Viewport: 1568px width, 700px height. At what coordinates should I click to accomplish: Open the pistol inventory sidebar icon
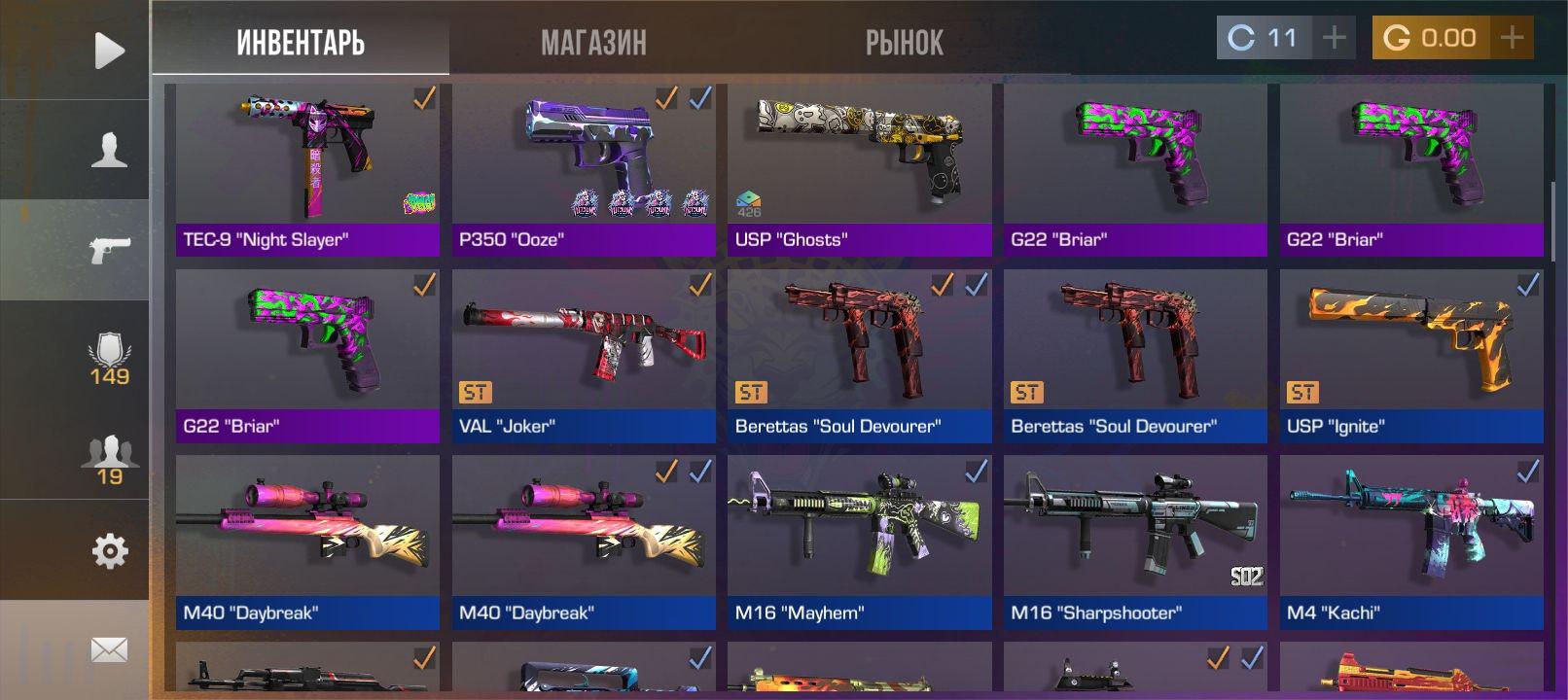[x=109, y=250]
